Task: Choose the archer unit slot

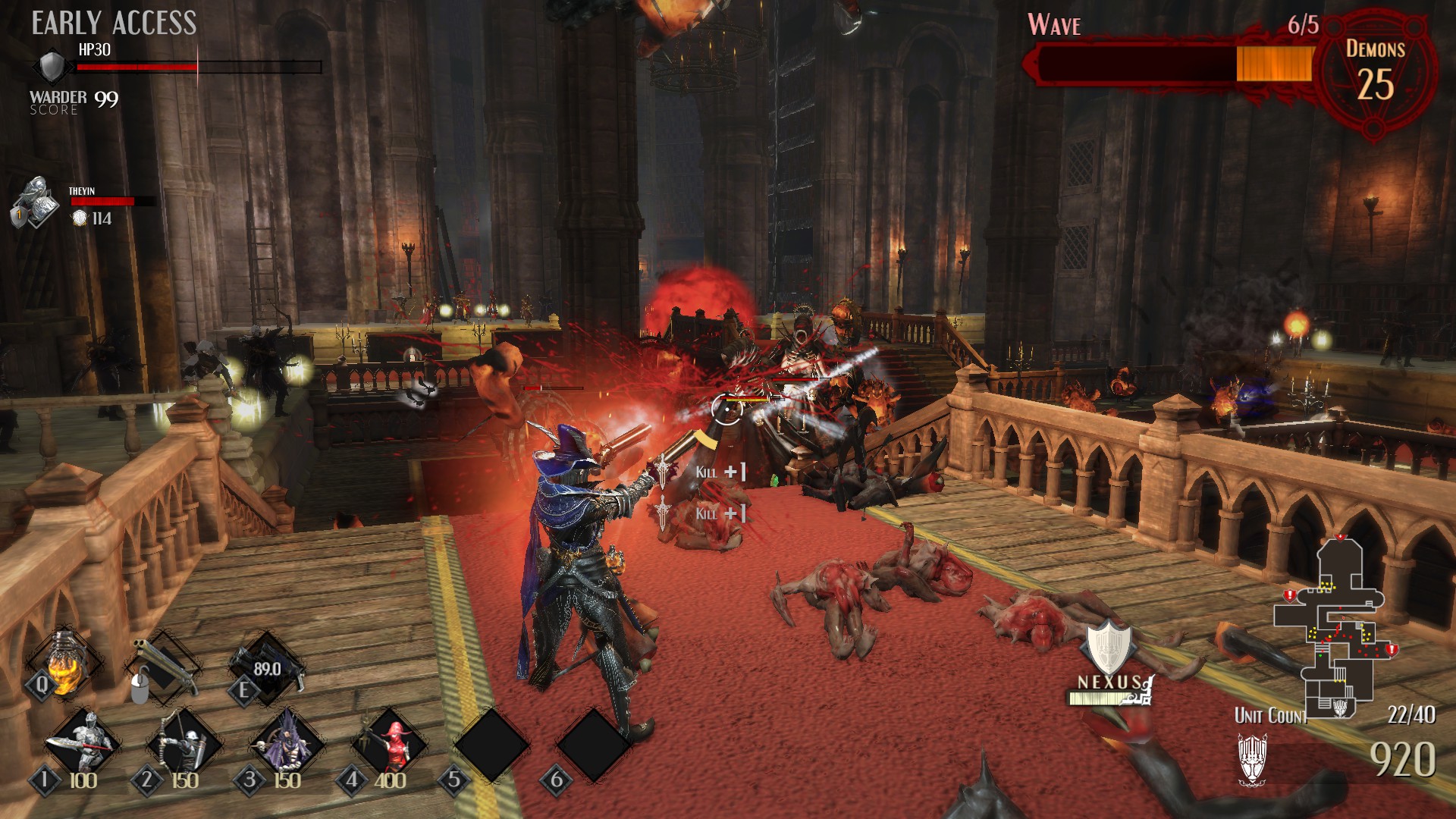Action: pos(184,743)
